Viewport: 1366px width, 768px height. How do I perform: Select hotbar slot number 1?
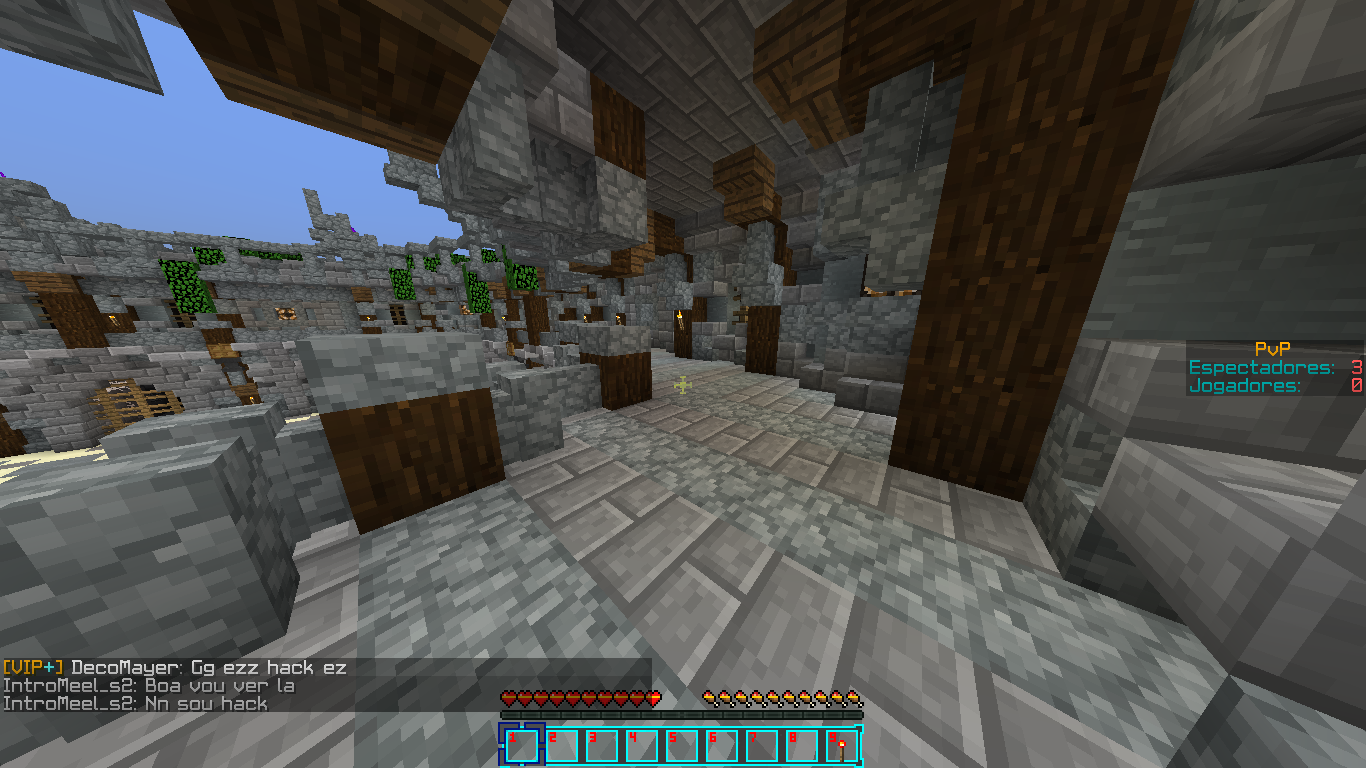tap(521, 746)
